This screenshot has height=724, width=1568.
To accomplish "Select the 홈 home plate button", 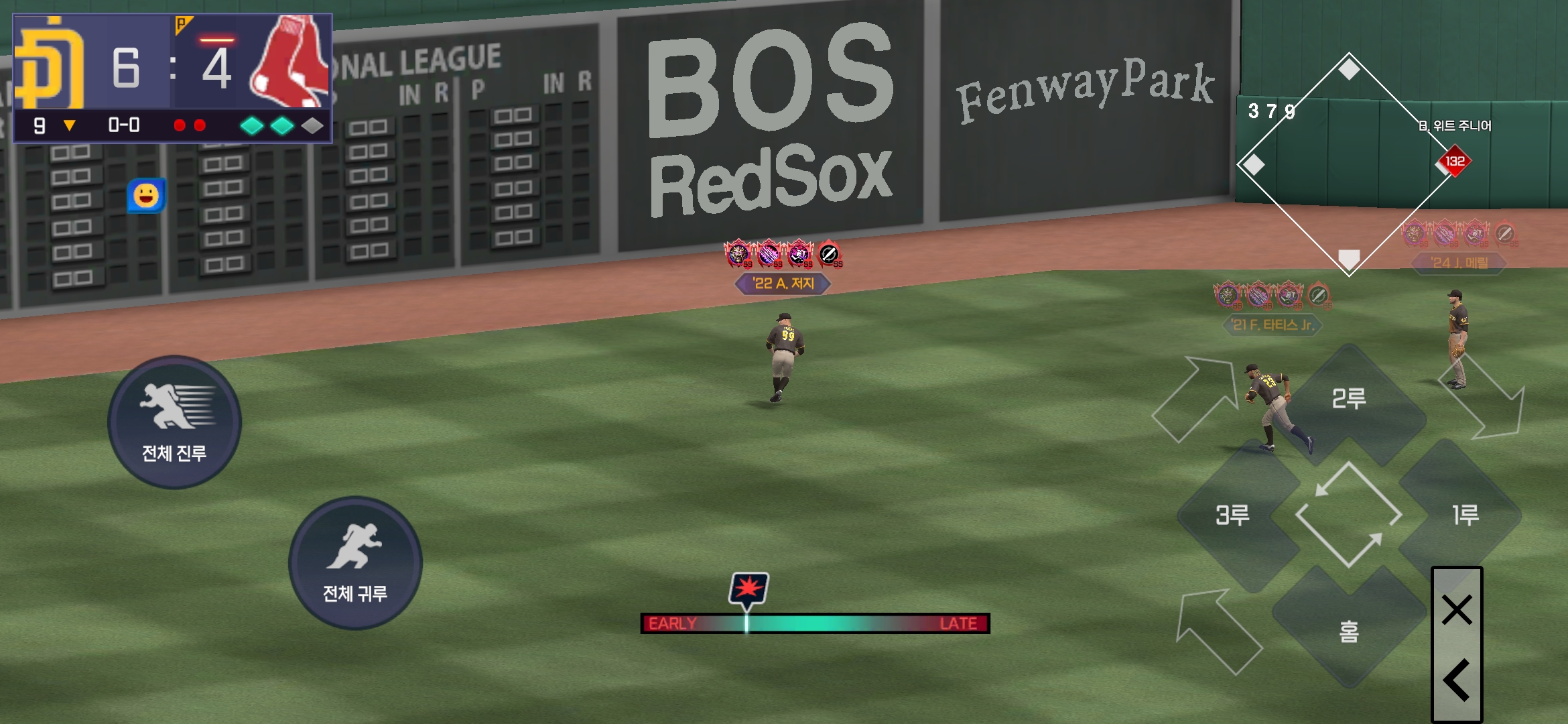I will tap(1348, 630).
